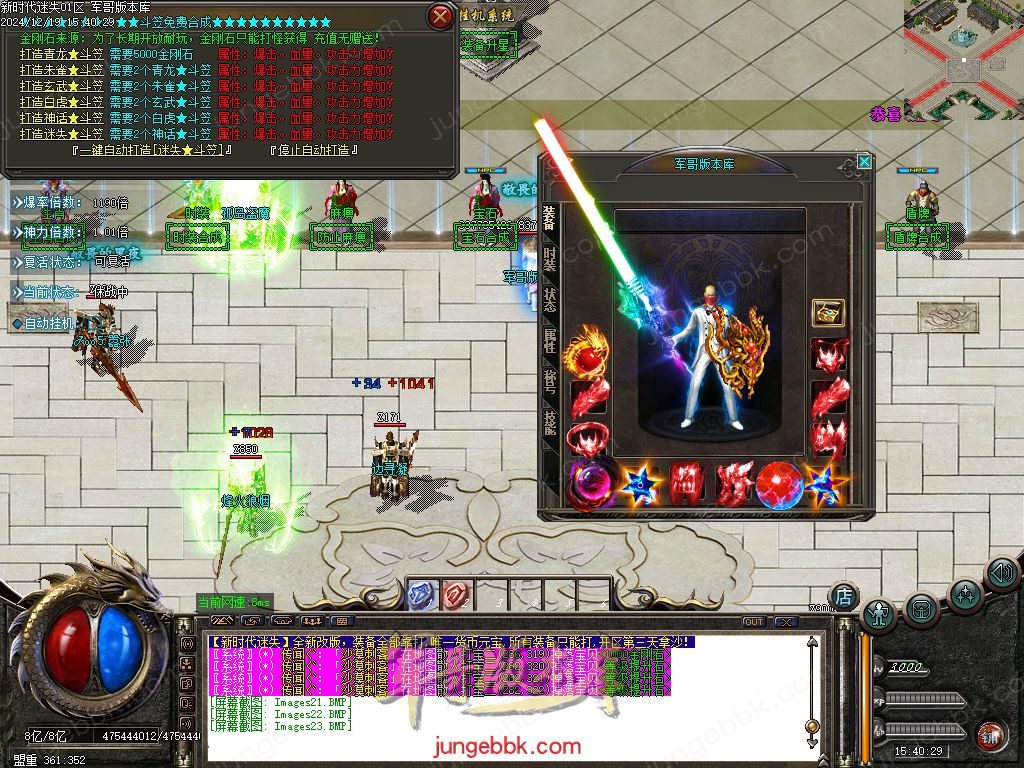Use the blue rune hotbar slot
This screenshot has width=1024, height=768.
422,594
